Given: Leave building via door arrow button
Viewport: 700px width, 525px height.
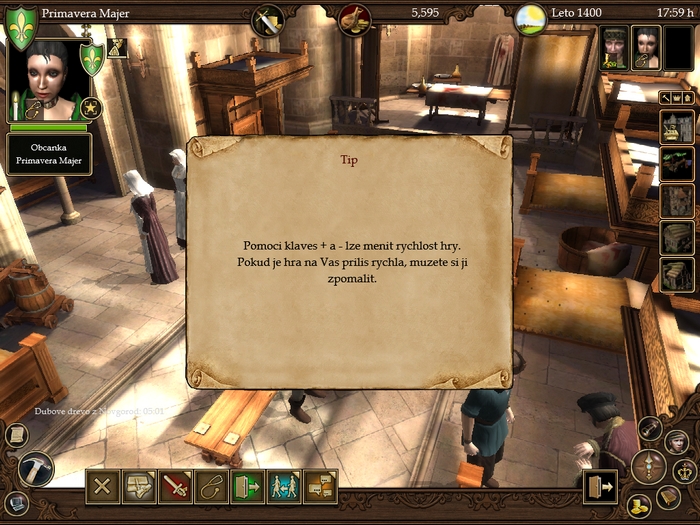Looking at the screenshot, I should 599,487.
